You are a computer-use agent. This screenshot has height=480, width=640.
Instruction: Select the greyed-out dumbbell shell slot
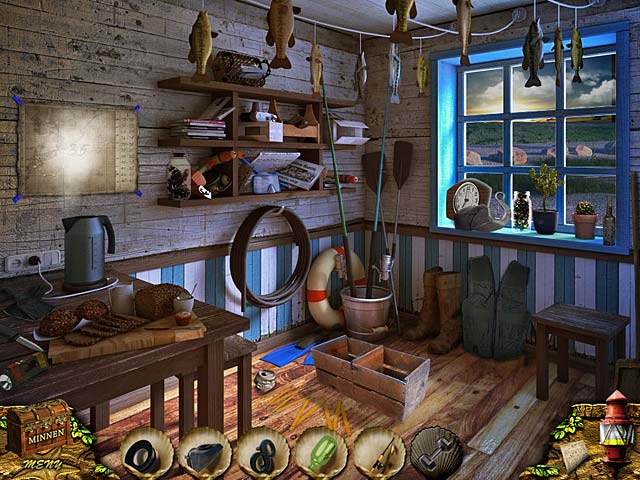pos(437,453)
